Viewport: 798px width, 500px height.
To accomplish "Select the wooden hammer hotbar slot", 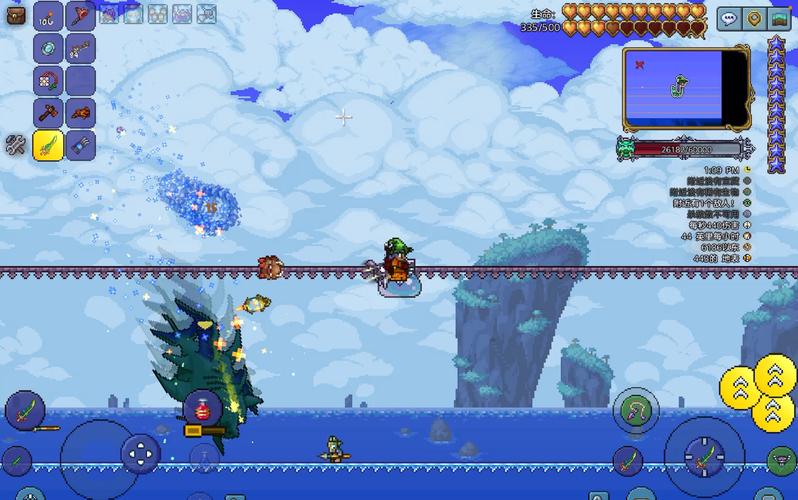I will tap(49, 112).
